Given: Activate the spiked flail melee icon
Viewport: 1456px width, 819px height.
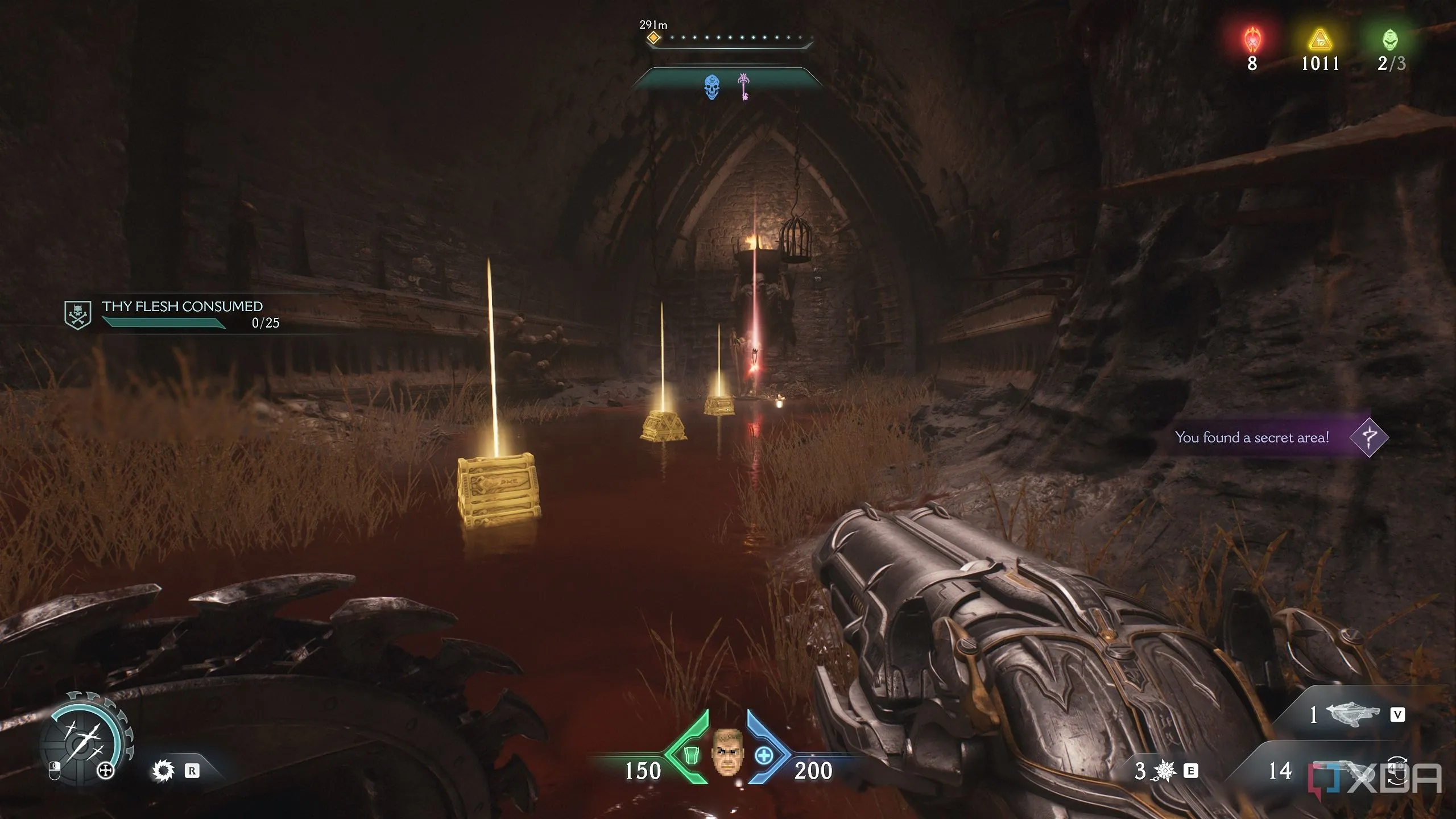Looking at the screenshot, I should point(1165,771).
